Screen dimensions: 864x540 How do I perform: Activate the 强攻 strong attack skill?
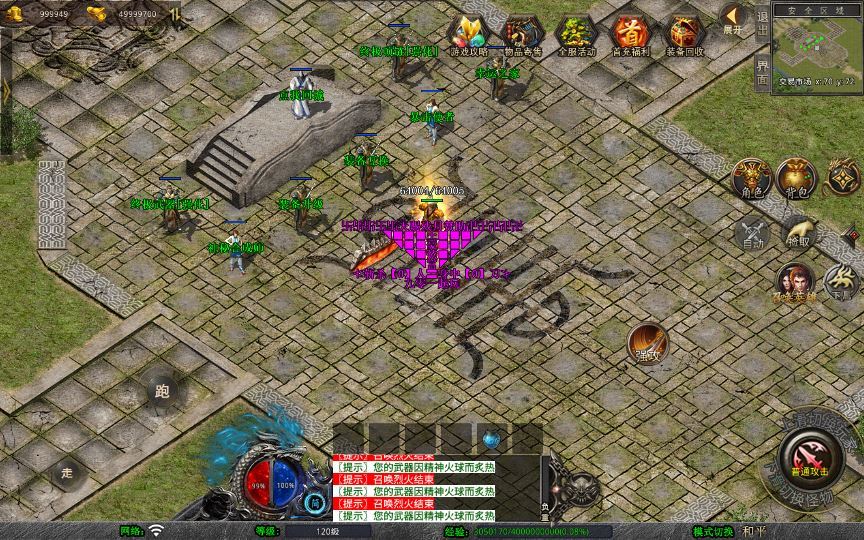[647, 343]
